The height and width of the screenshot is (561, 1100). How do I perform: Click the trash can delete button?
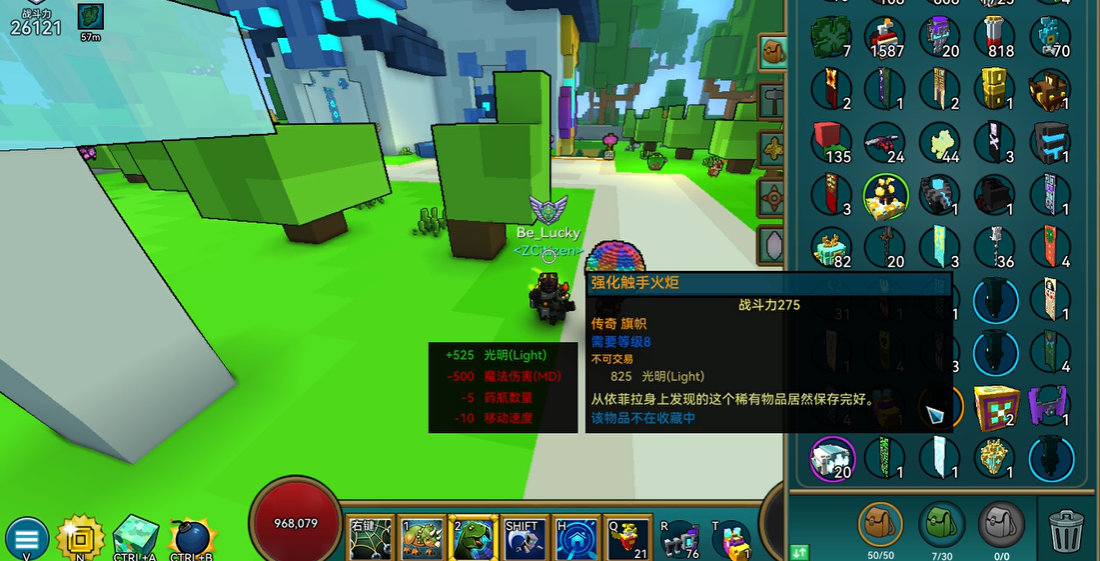(x=1066, y=529)
